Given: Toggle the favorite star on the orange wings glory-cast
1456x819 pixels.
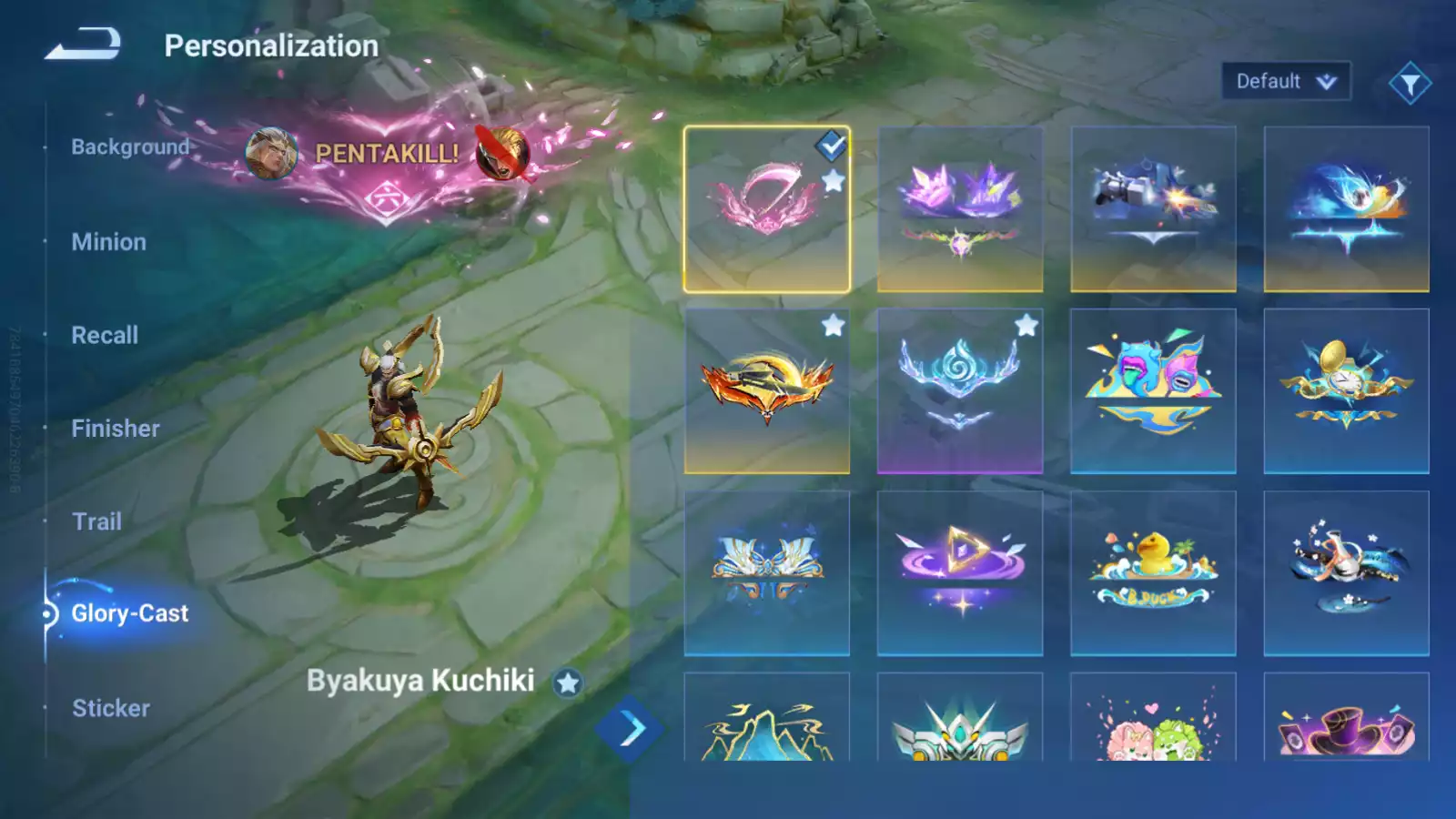Looking at the screenshot, I should (x=834, y=323).
